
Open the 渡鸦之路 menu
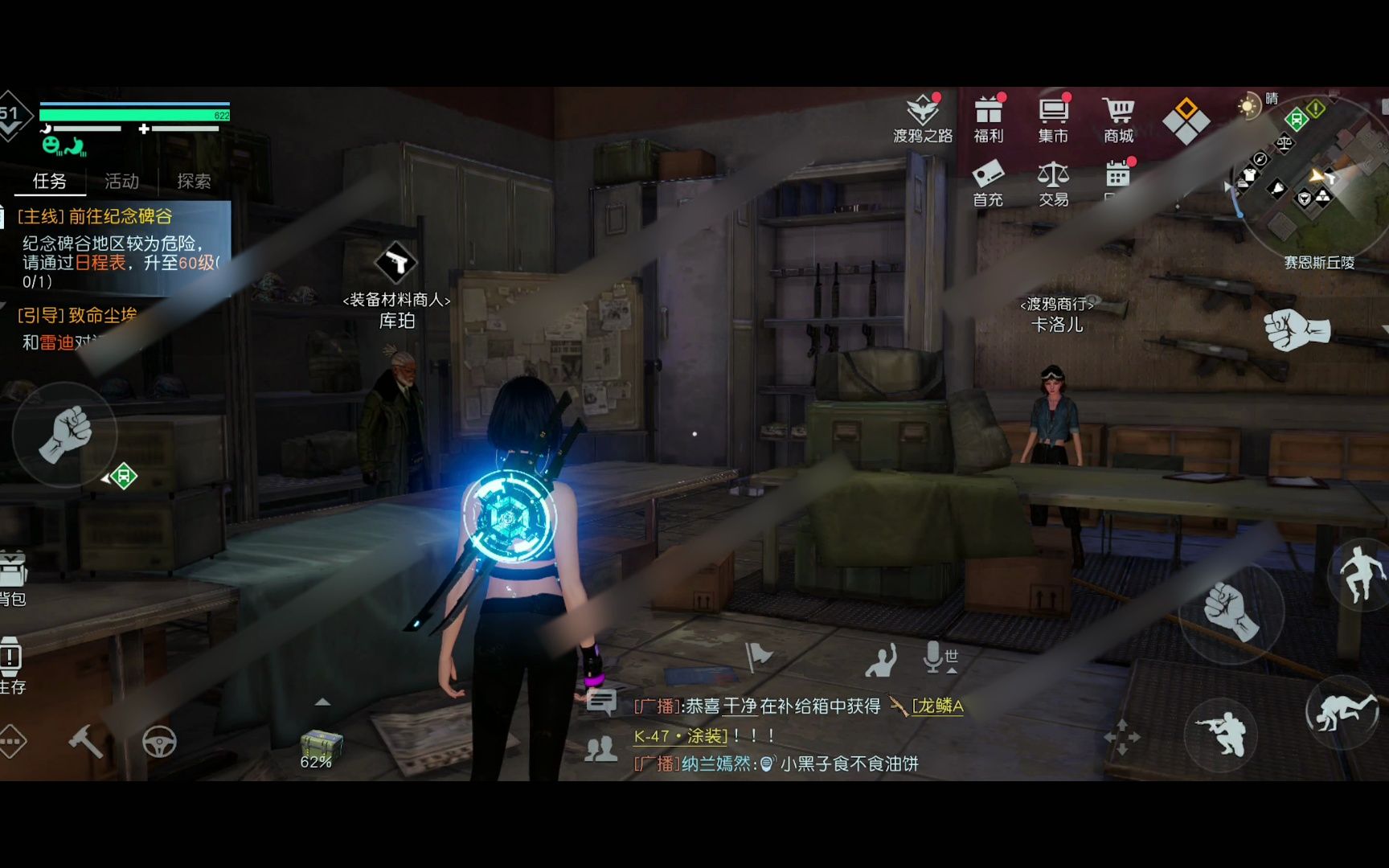(x=923, y=119)
